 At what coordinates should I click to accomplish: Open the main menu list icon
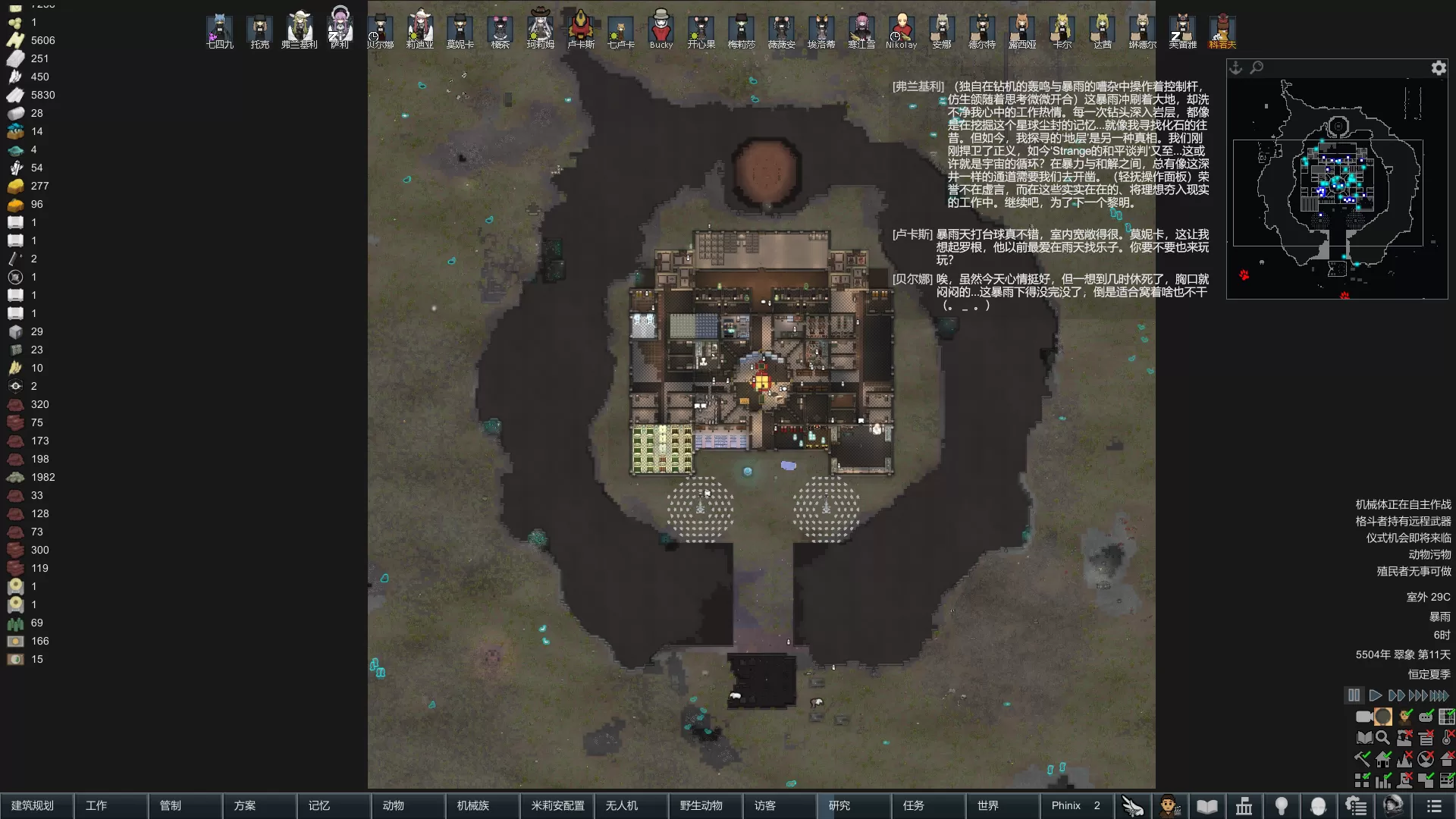(x=1433, y=806)
